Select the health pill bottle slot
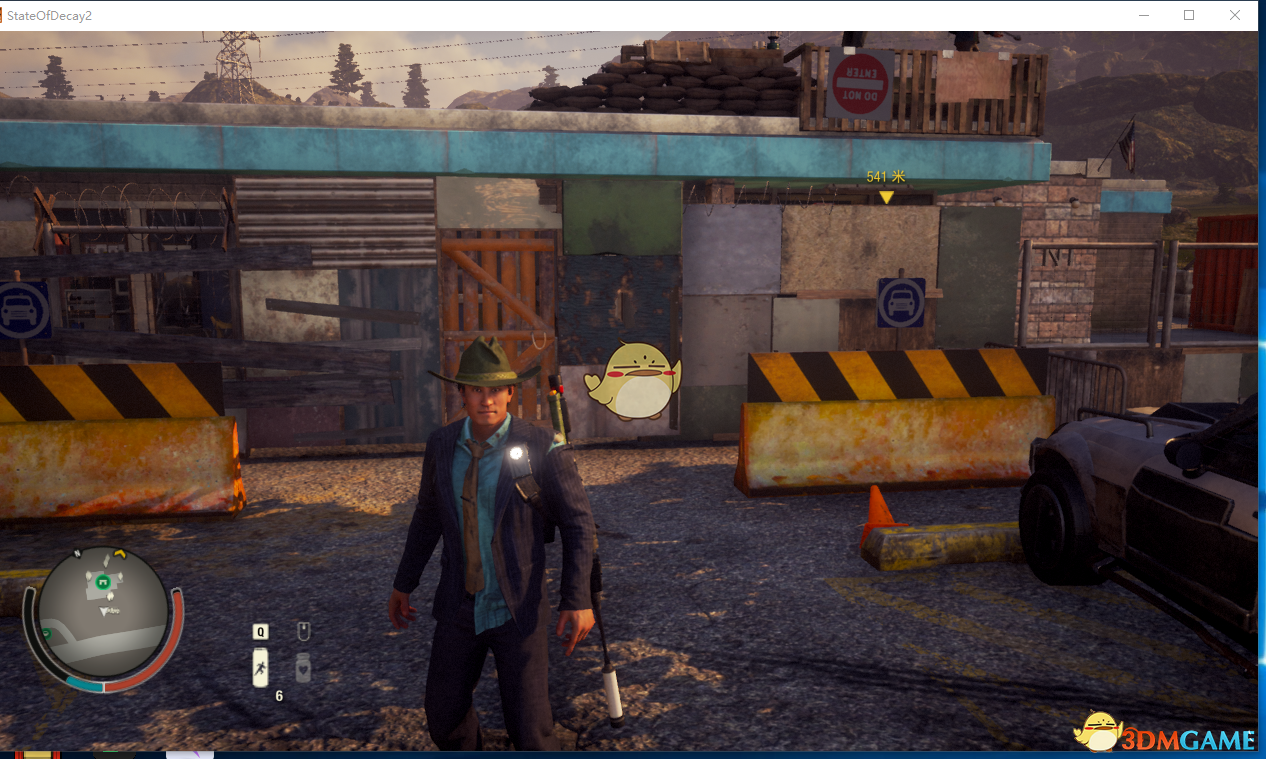 tap(303, 667)
